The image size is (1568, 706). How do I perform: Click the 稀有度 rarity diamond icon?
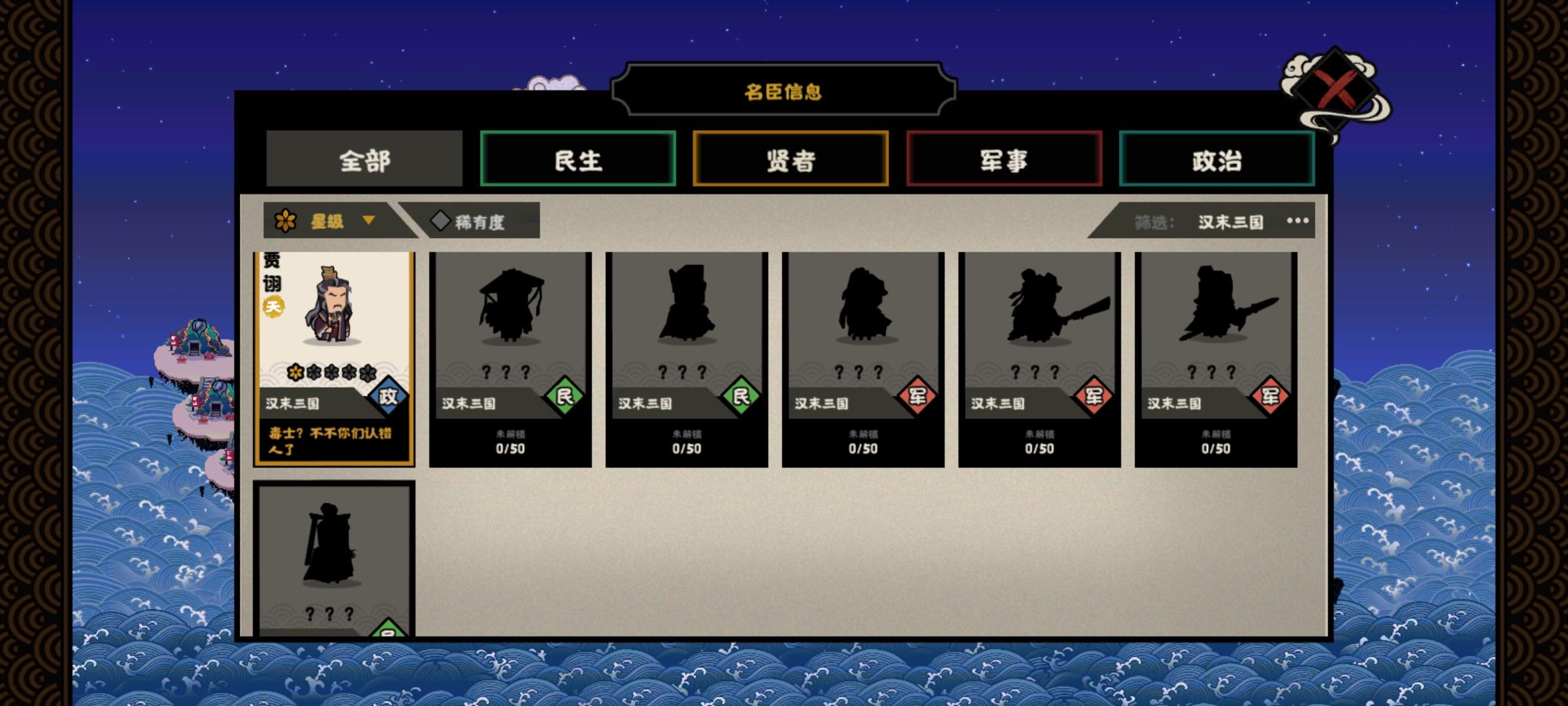(442, 220)
